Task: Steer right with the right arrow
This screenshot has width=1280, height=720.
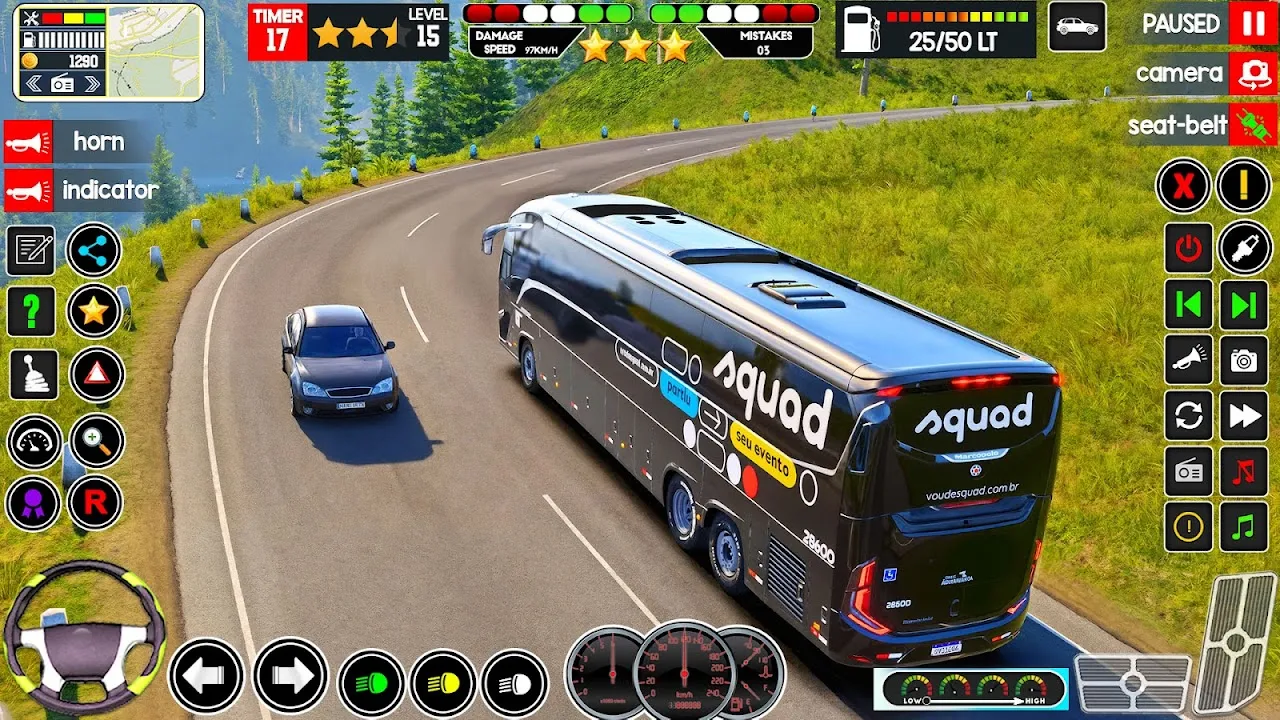Action: (x=291, y=676)
